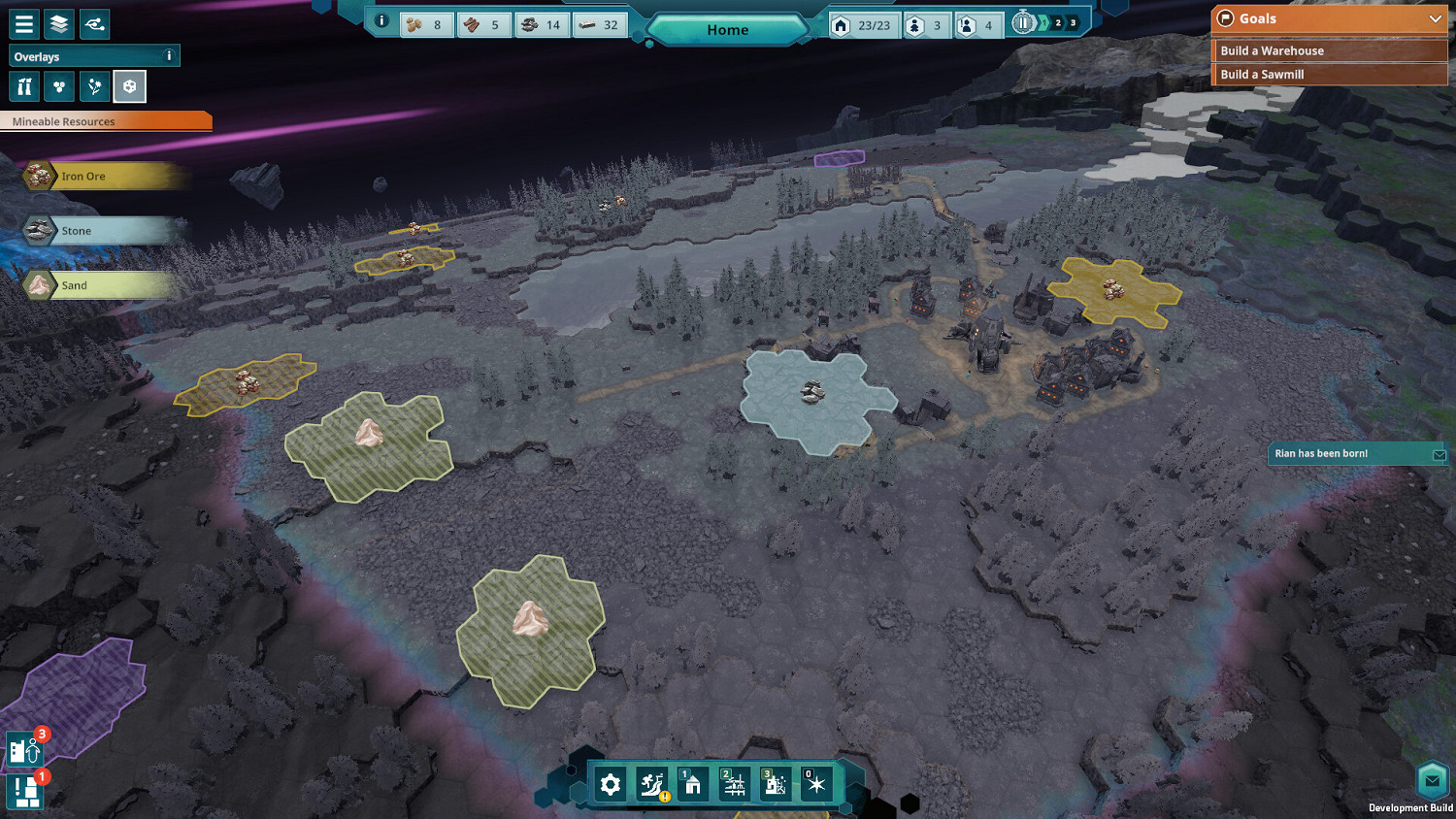Pause the game with the stopwatch button
The height and width of the screenshot is (819, 1456).
point(1023,22)
